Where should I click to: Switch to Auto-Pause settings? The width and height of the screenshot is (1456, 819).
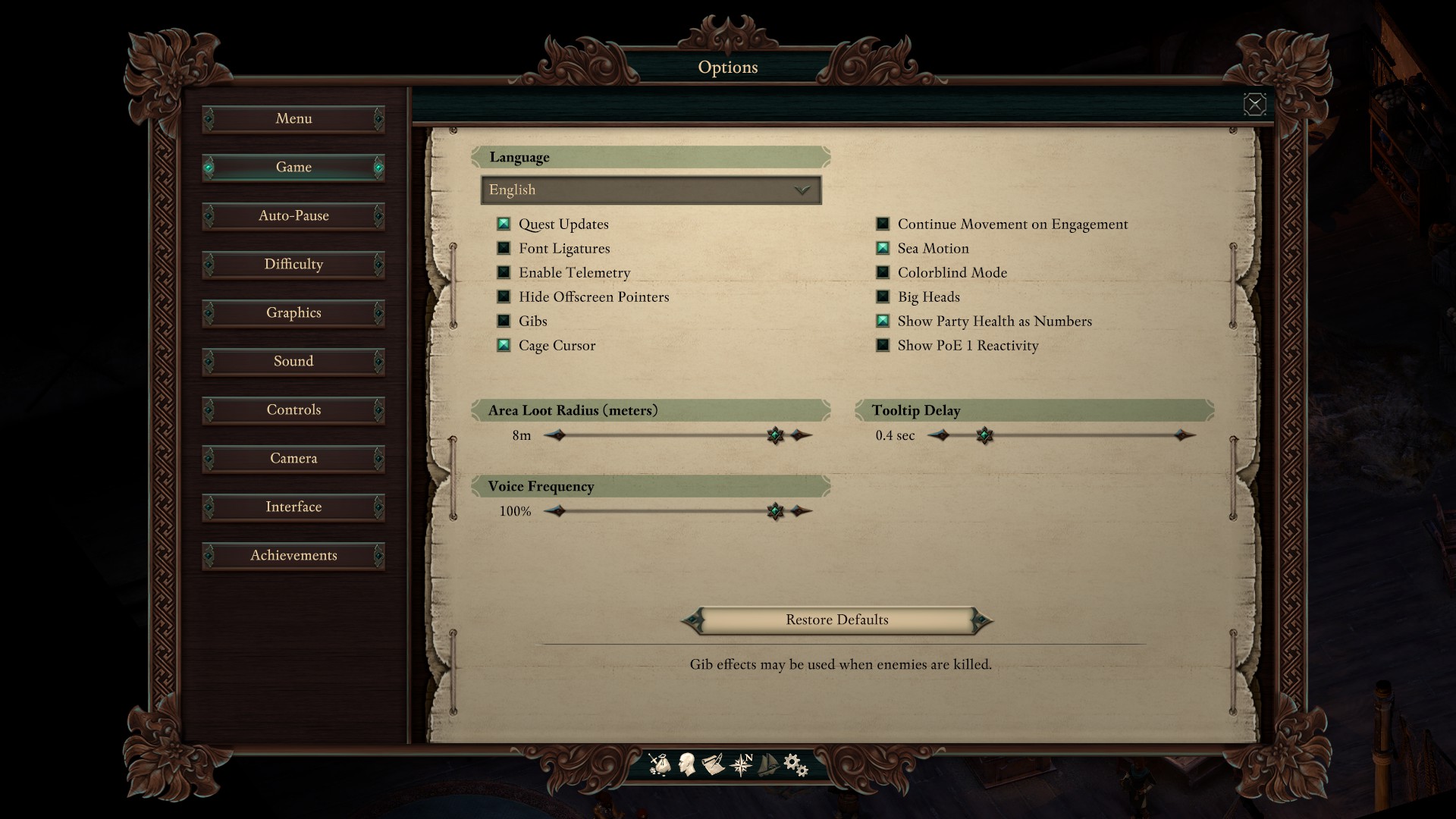click(293, 216)
